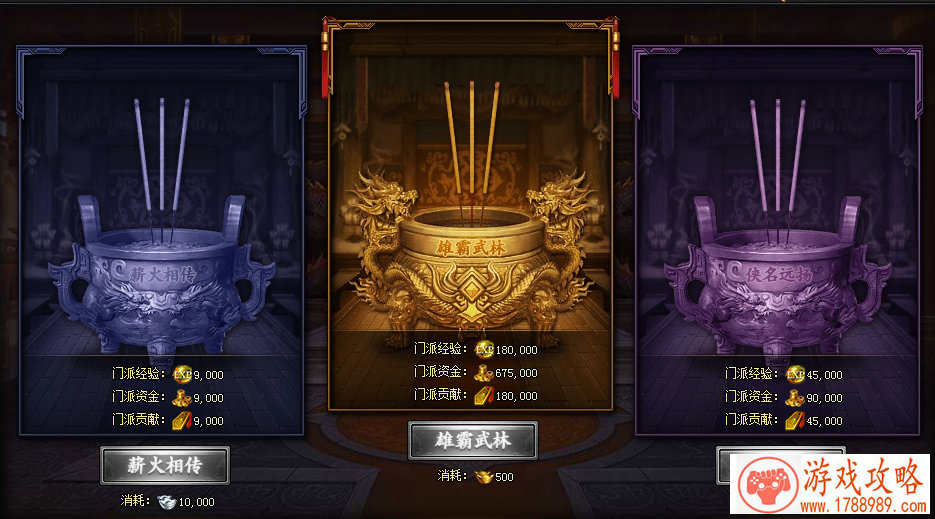Click the 雄霸武林 offering button
The image size is (935, 519).
[x=472, y=440]
